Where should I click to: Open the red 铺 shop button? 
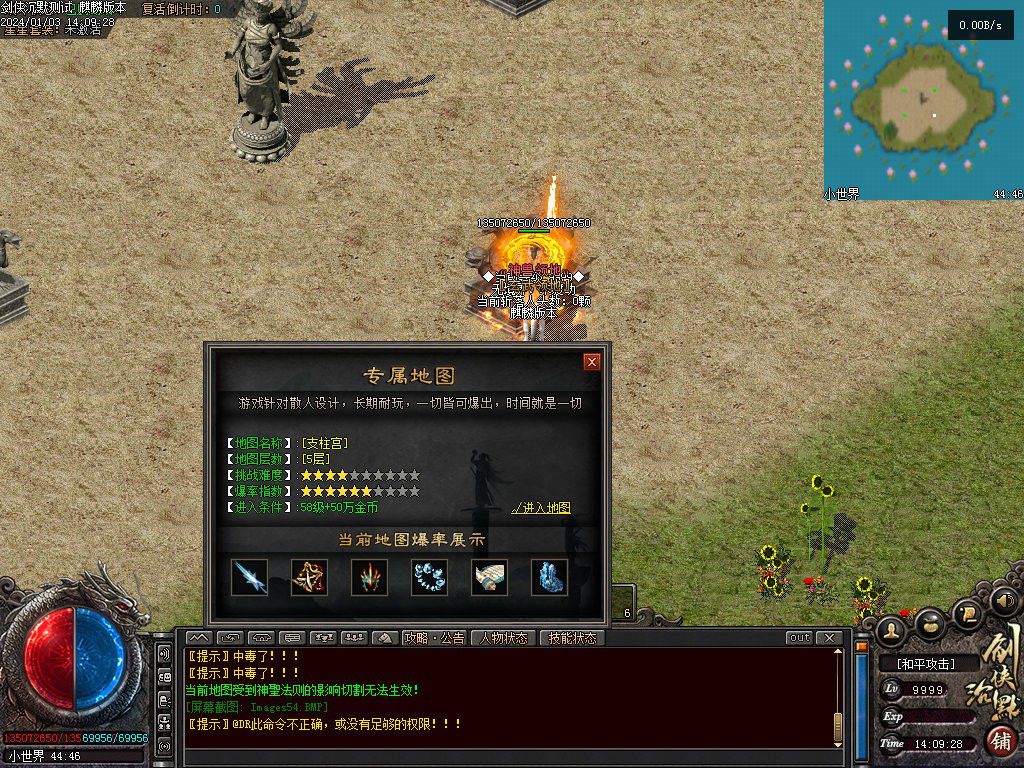click(1001, 741)
